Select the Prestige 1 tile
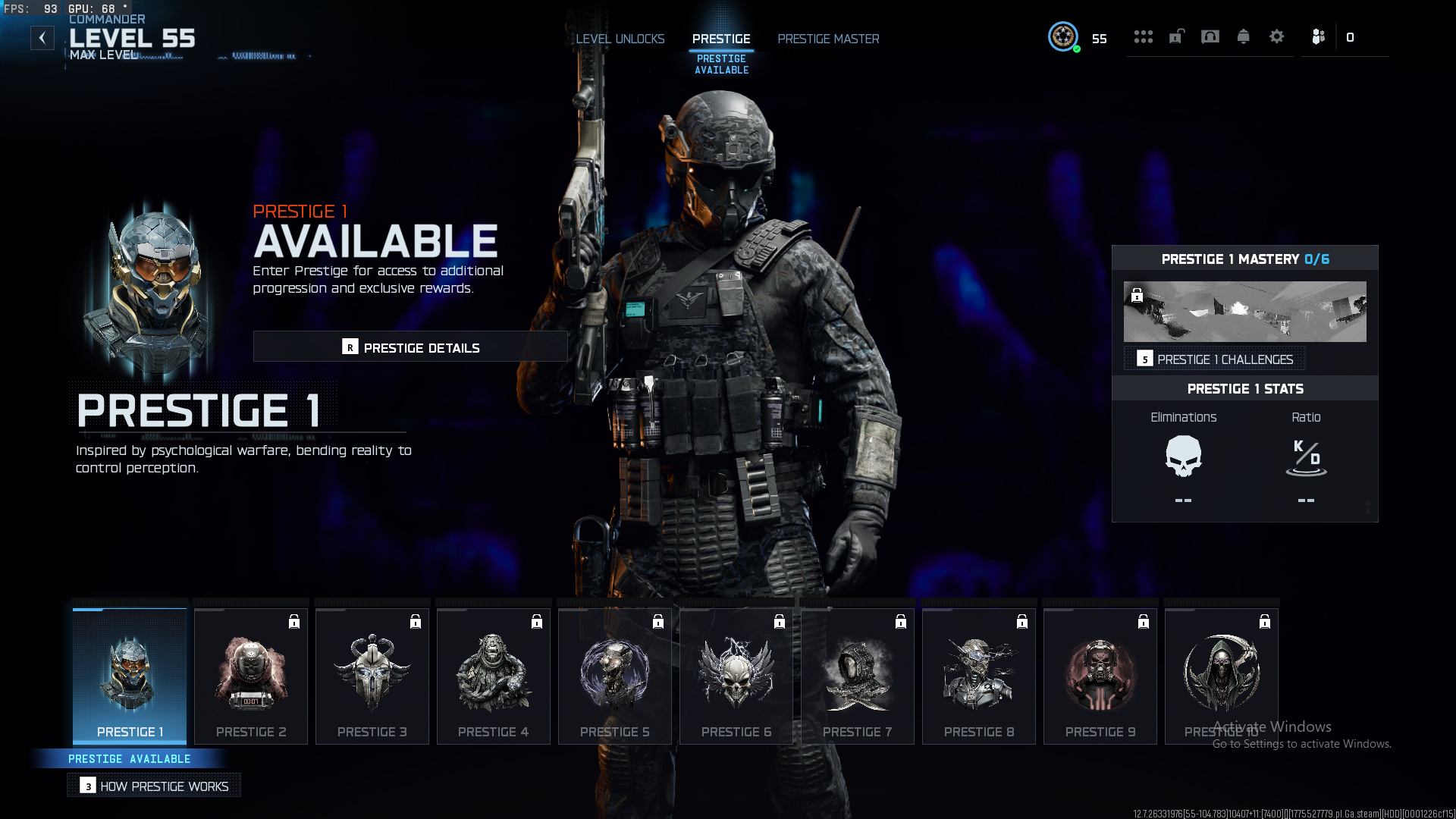 click(x=130, y=676)
